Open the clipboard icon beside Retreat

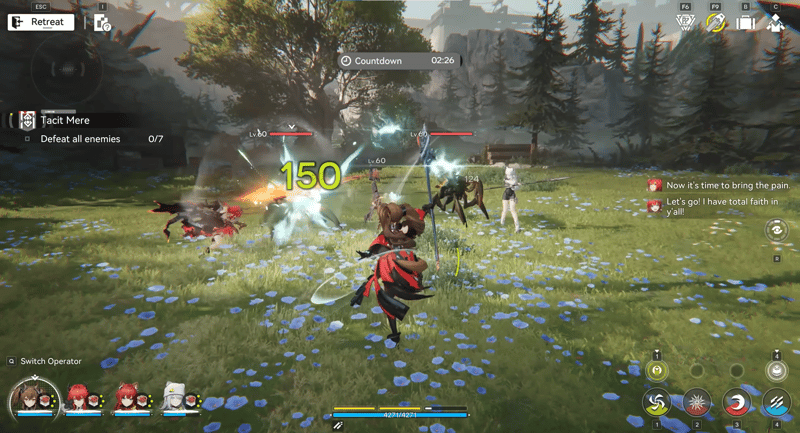click(102, 22)
